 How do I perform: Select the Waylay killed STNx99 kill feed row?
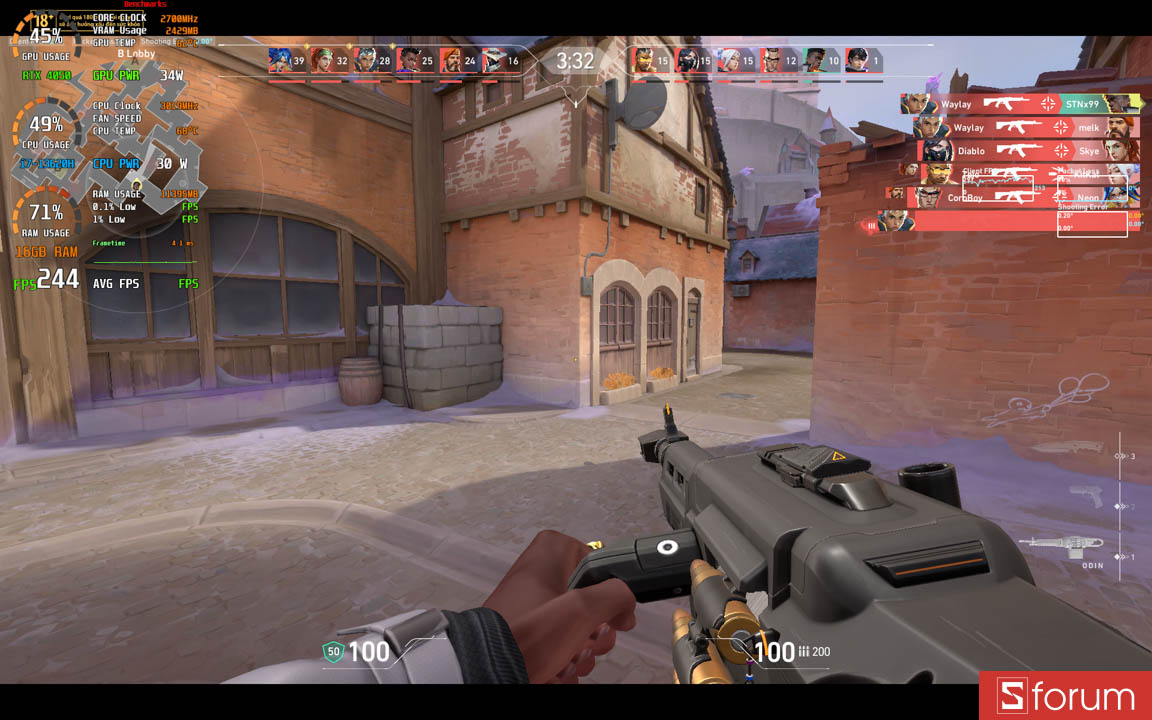tap(1020, 104)
